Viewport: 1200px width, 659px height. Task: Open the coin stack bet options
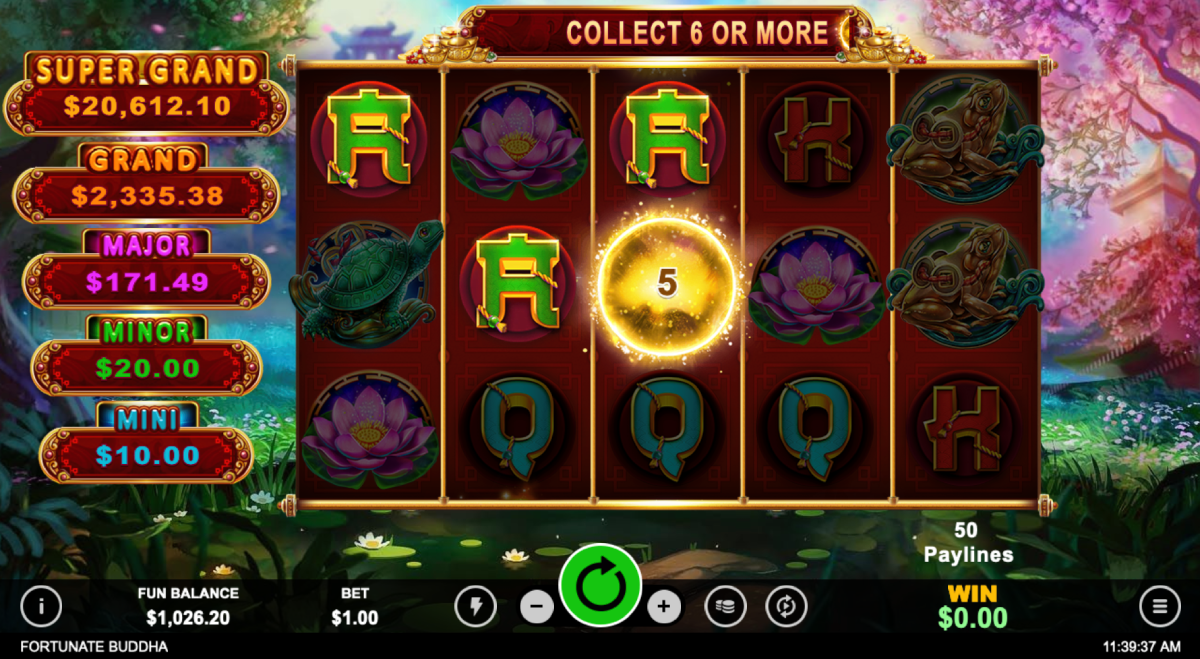725,606
